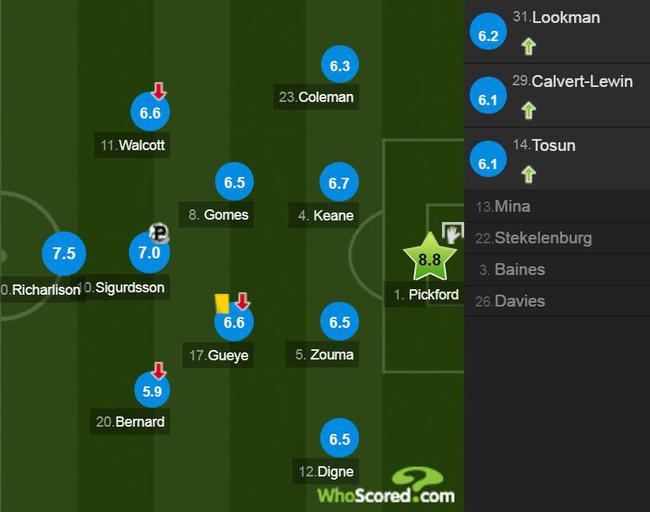The height and width of the screenshot is (512, 650).
Task: Choose Zouma's rating circle on the pitch
Action: (340, 322)
